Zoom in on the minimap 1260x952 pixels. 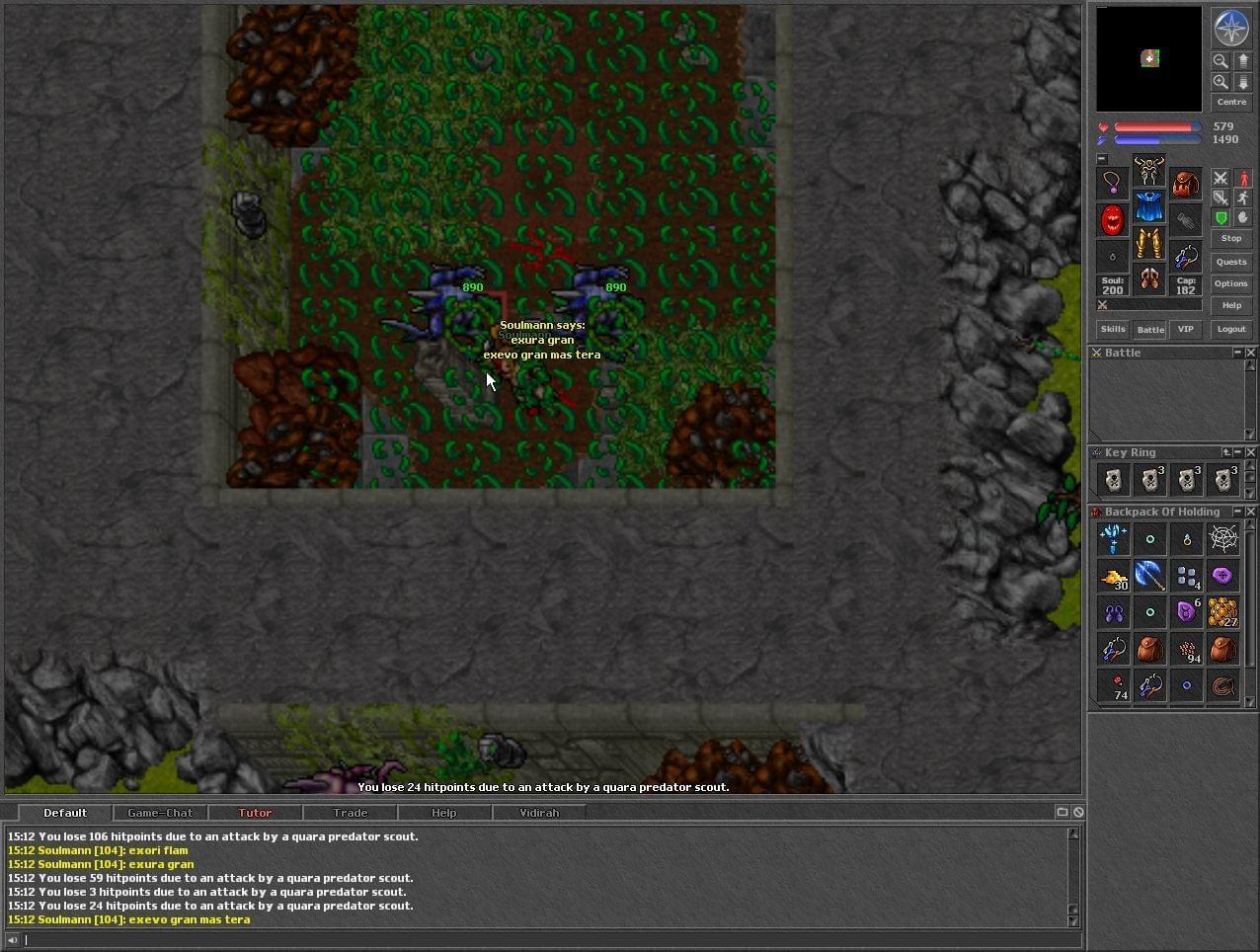(1221, 82)
